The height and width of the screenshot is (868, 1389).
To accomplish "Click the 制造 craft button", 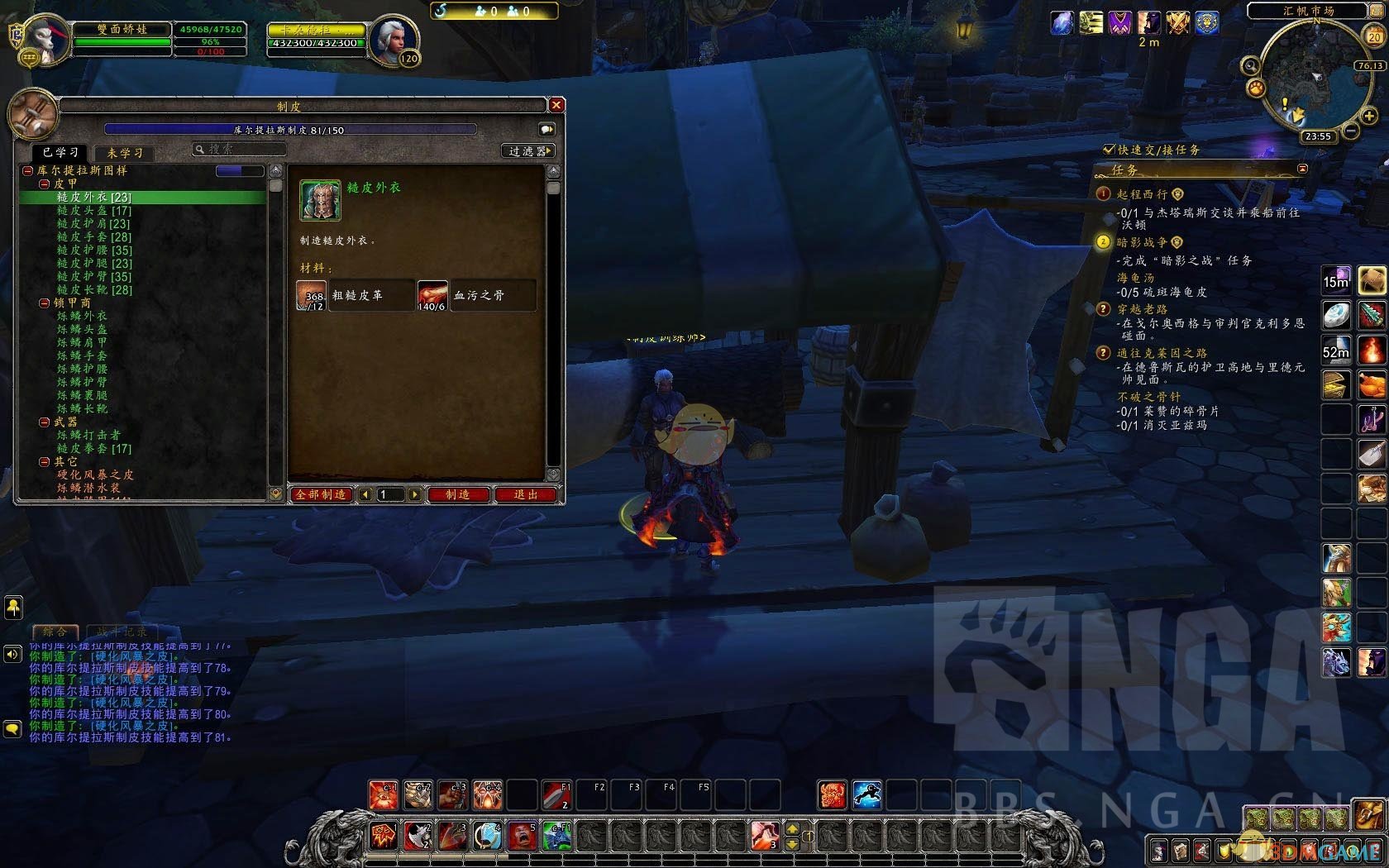I will pyautogui.click(x=457, y=494).
